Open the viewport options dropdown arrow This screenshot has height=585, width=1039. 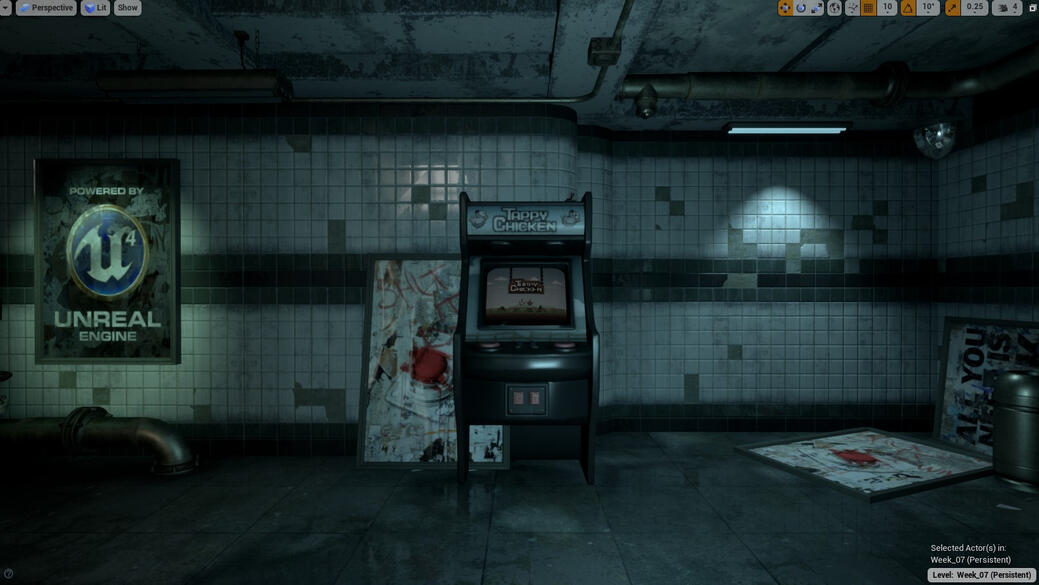click(x=5, y=8)
